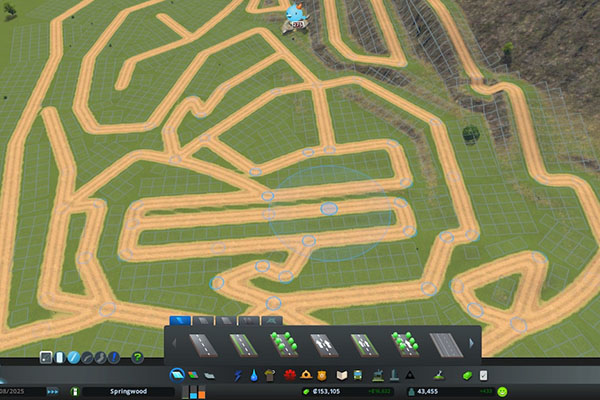Open the Education book menu
This screenshot has width=600, height=400.
tap(342, 375)
